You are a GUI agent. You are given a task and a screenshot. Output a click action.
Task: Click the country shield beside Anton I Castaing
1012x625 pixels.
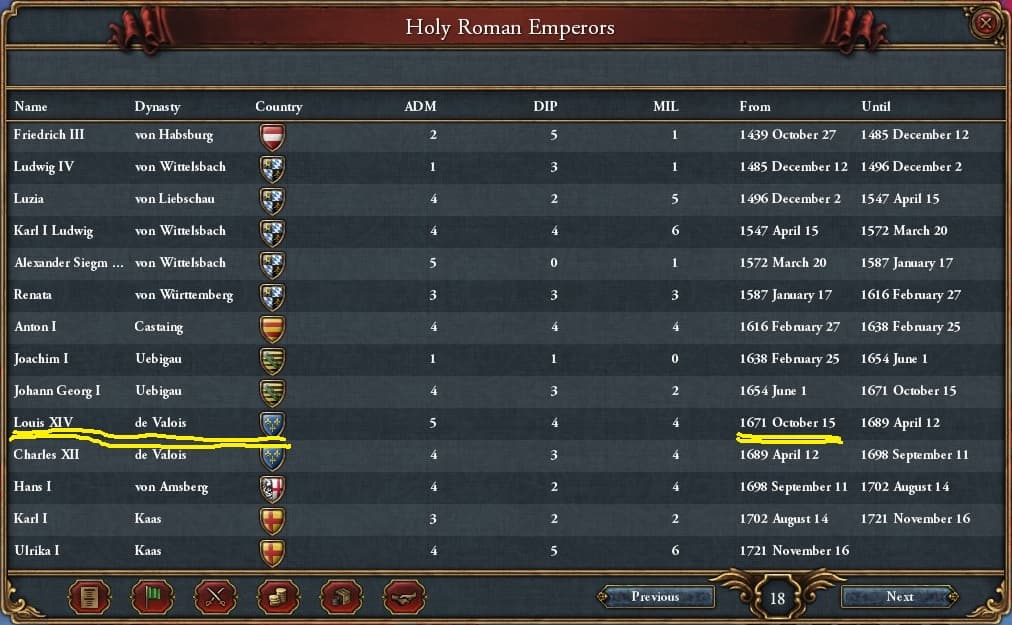[272, 327]
